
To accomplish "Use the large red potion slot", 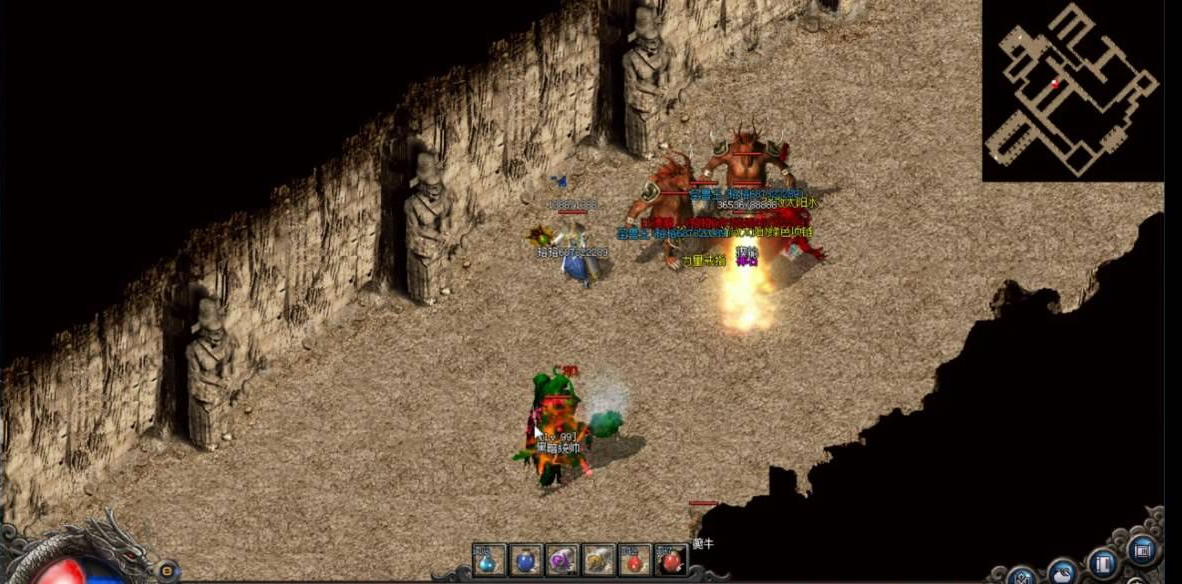I will (x=671, y=560).
